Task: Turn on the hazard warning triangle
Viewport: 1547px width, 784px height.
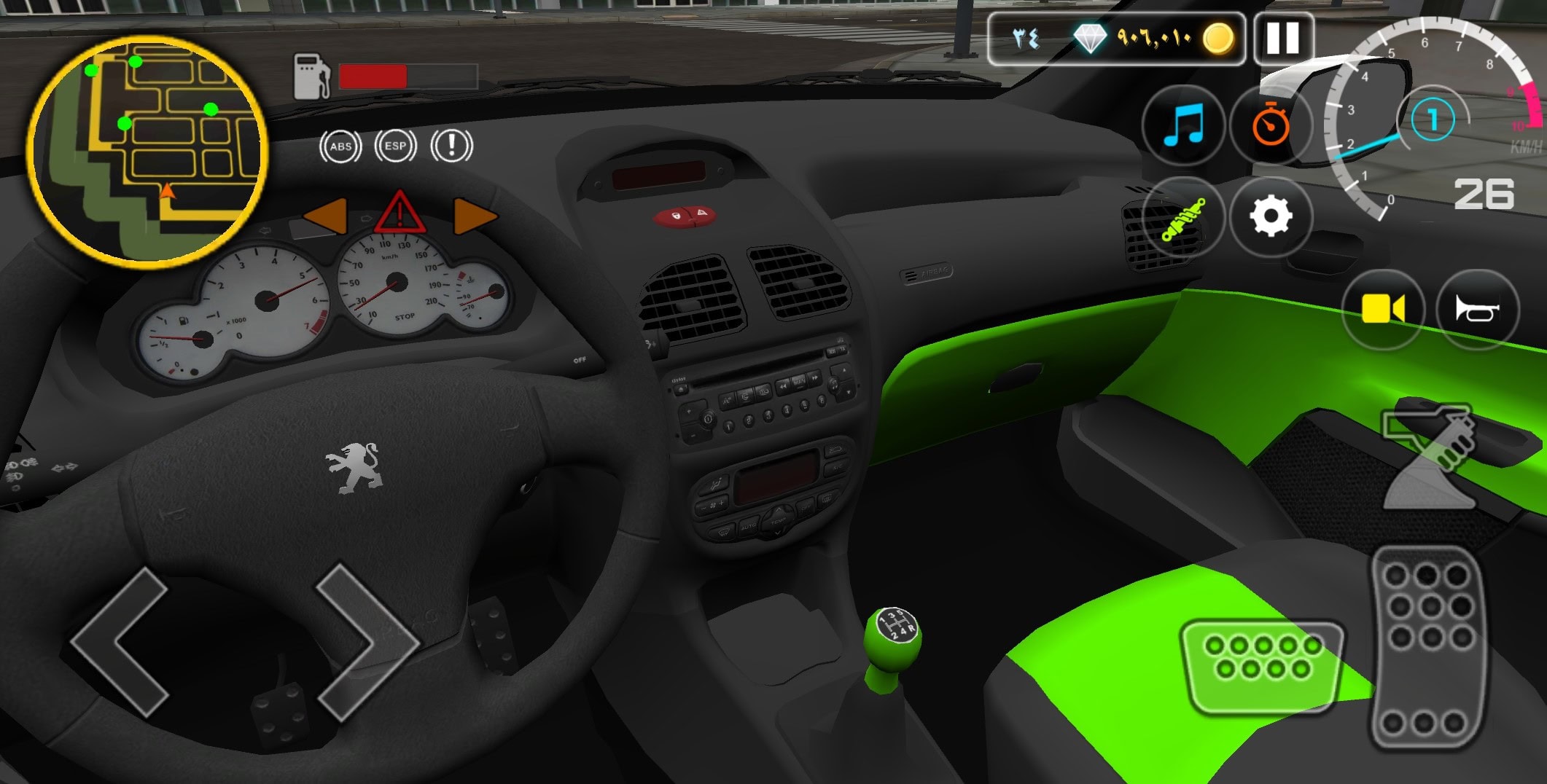Action: click(x=400, y=213)
